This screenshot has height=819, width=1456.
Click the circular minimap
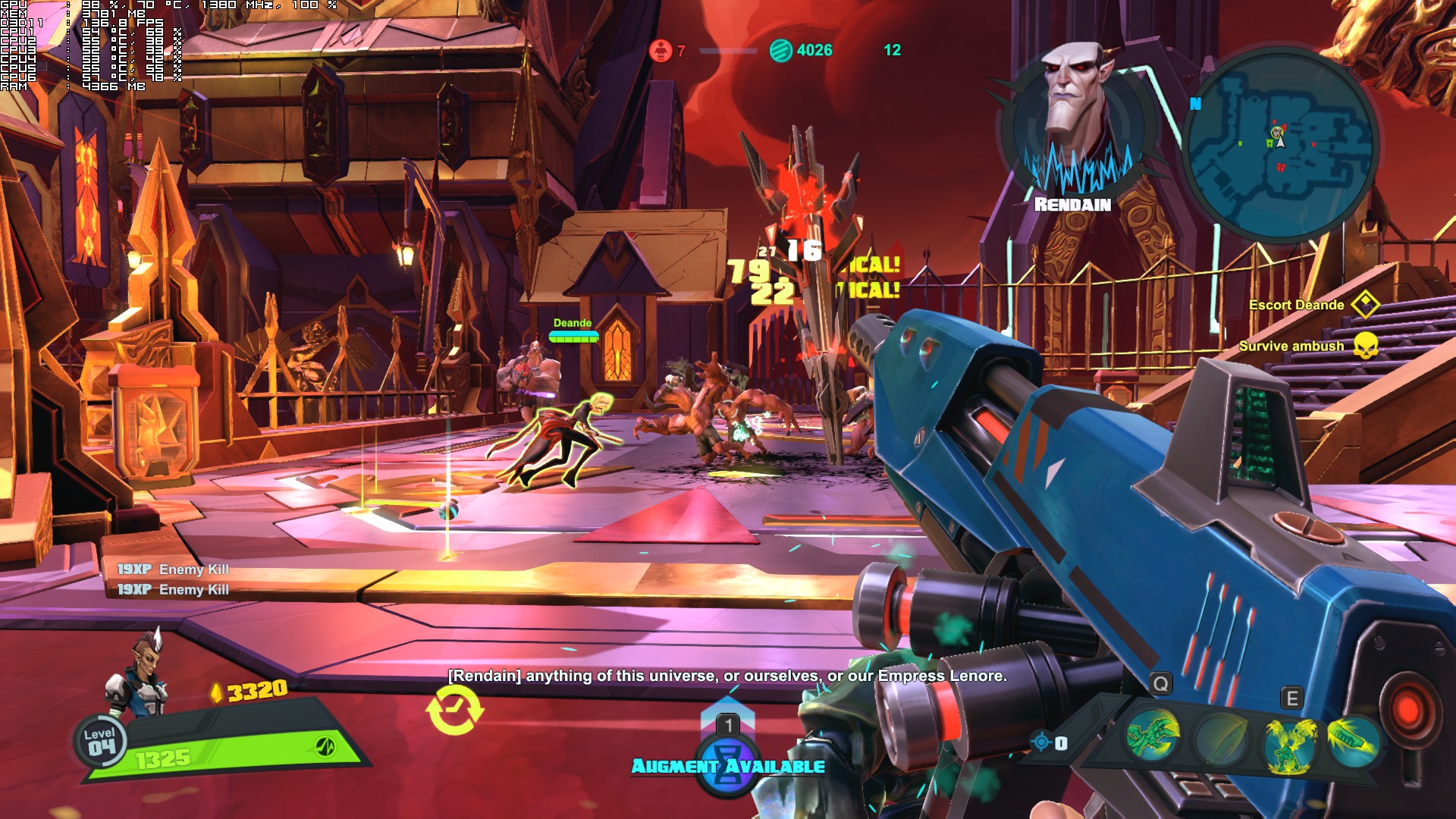click(x=1279, y=146)
